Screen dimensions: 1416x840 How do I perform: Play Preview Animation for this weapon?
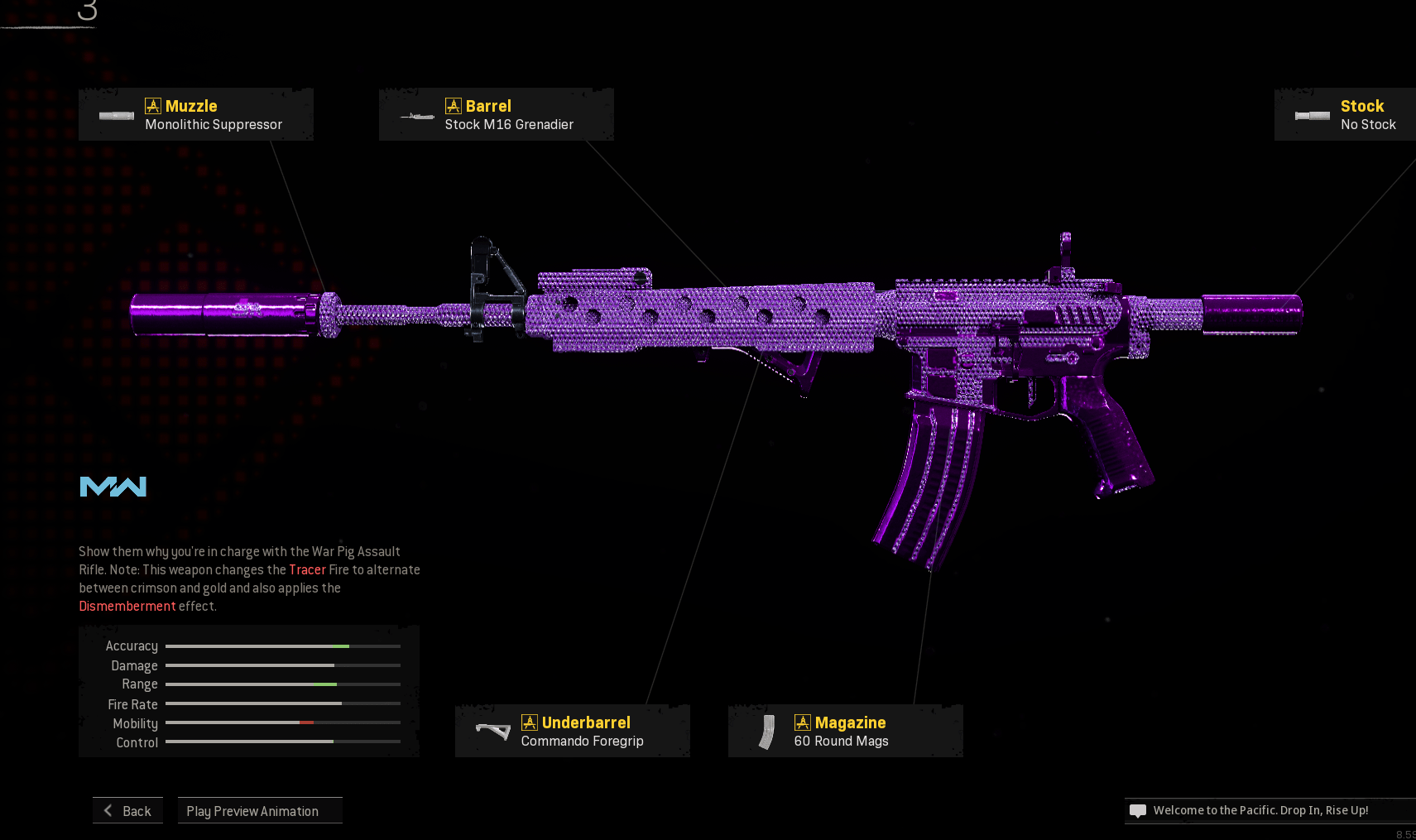260,811
